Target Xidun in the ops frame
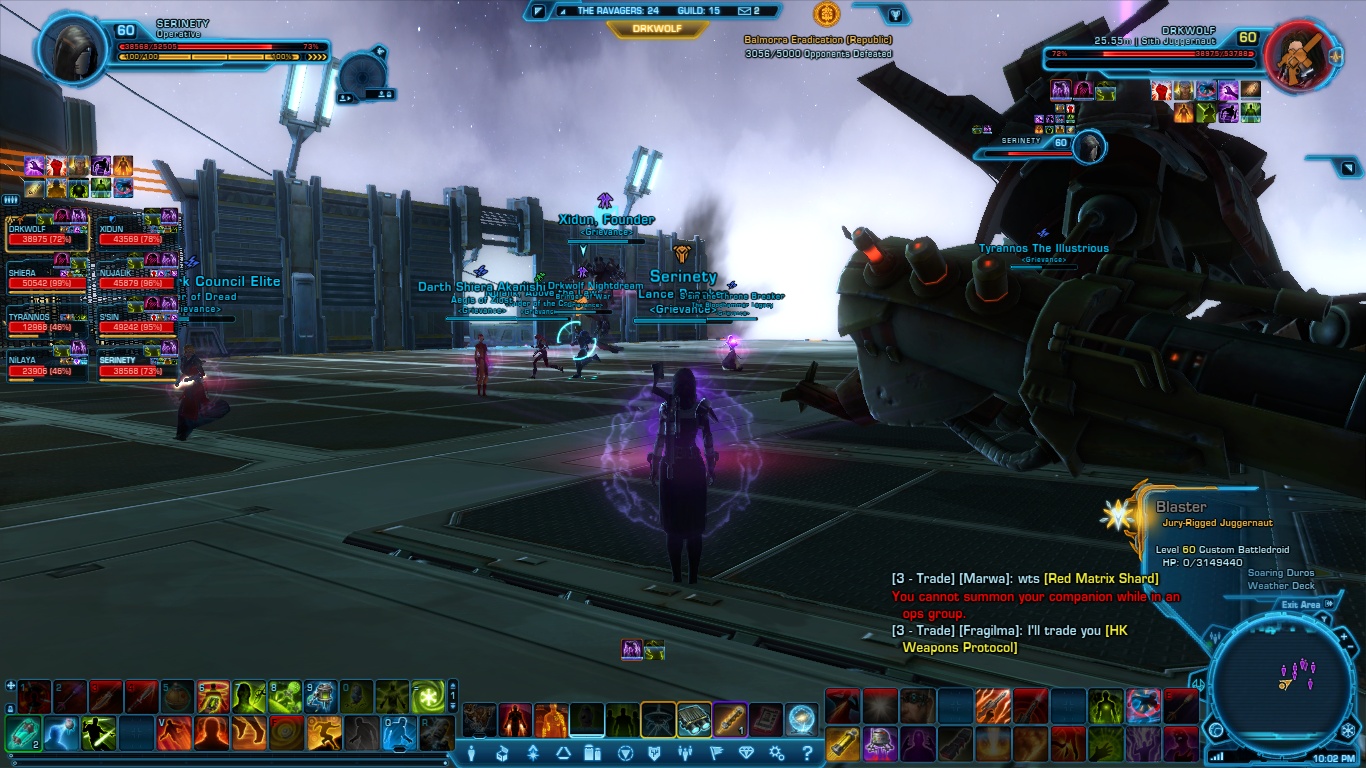 point(137,235)
